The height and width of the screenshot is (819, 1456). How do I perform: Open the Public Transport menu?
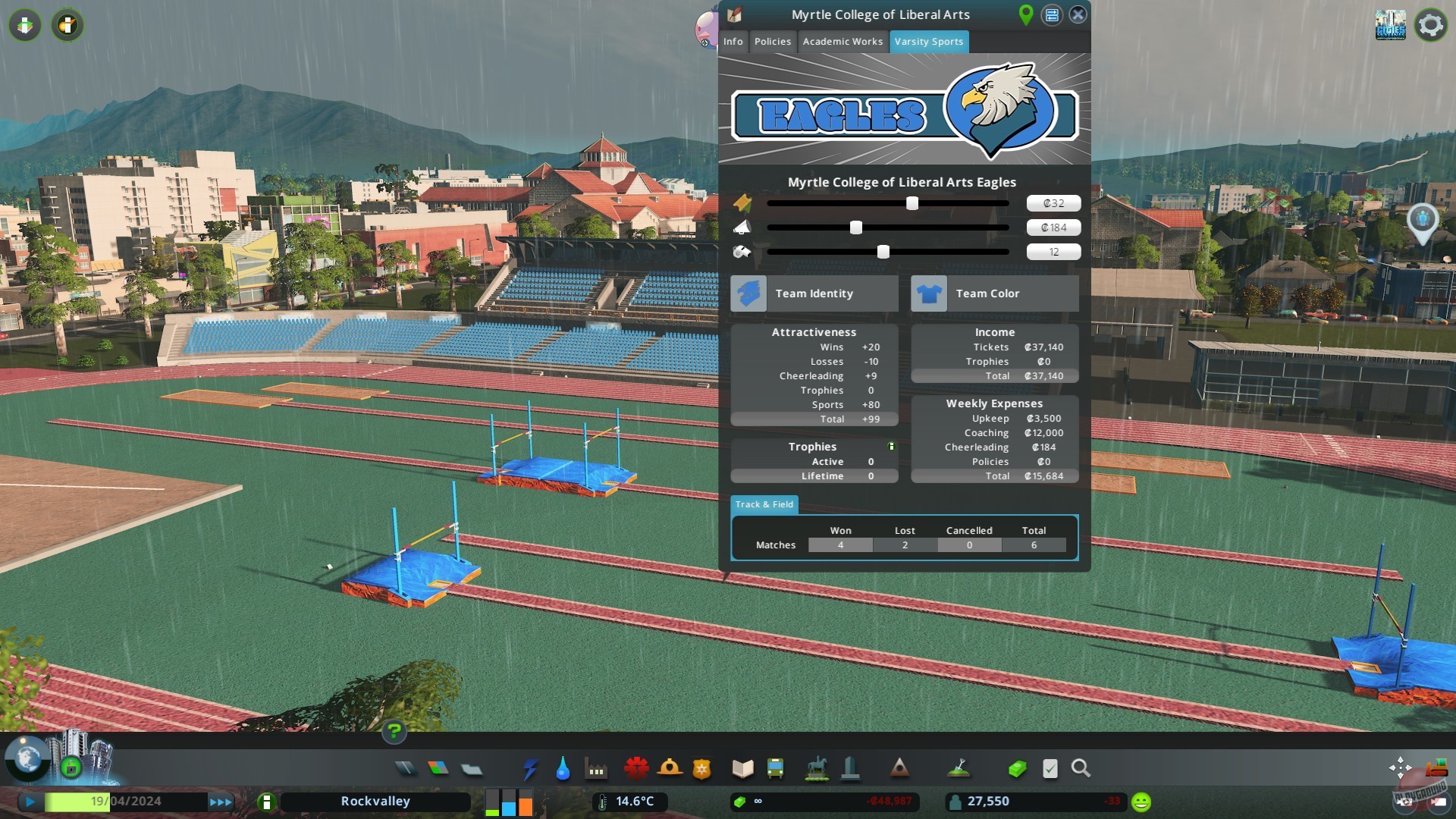775,768
